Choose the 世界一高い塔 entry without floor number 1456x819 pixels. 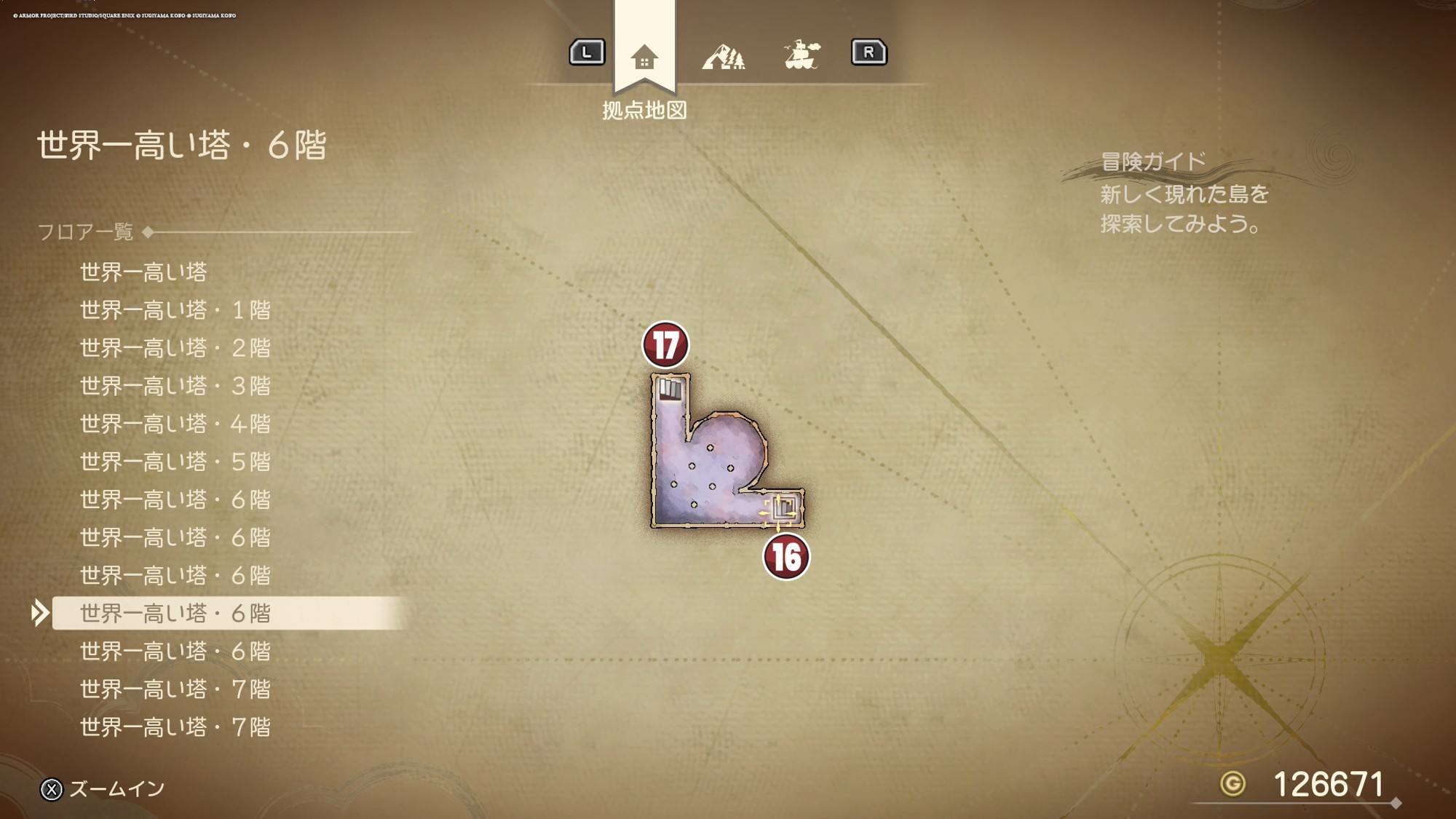tap(143, 272)
